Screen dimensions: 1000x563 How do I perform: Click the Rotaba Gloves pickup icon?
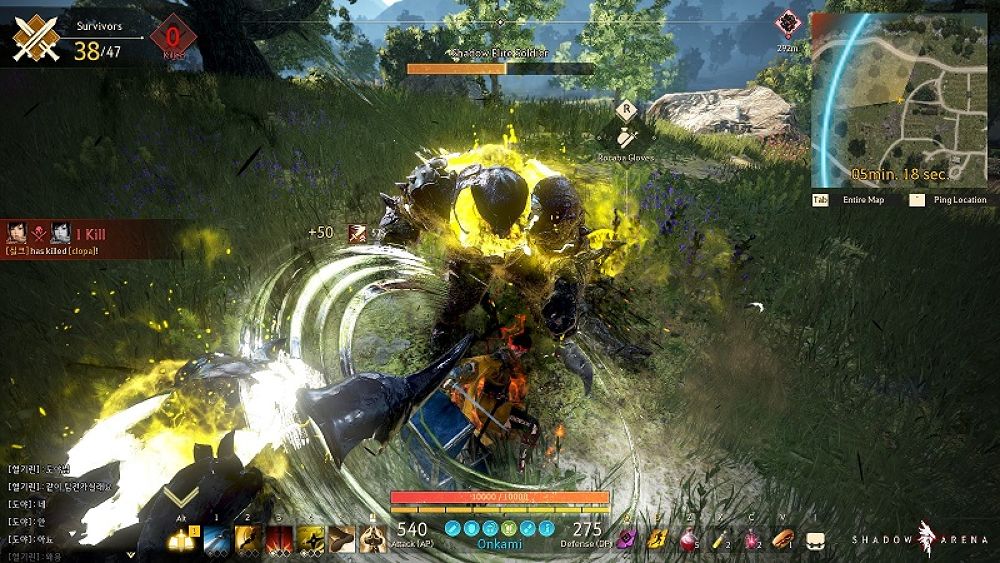(626, 137)
